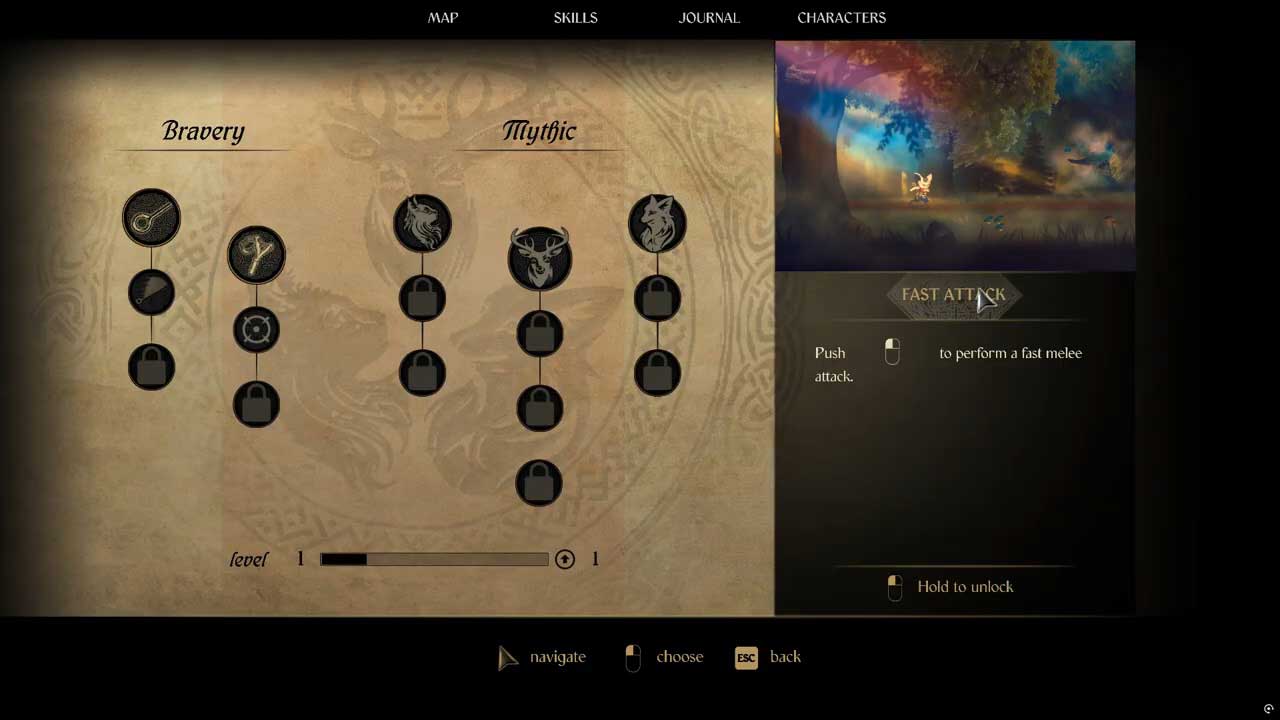Open the Journal tab
This screenshot has width=1280, height=720.
709,18
